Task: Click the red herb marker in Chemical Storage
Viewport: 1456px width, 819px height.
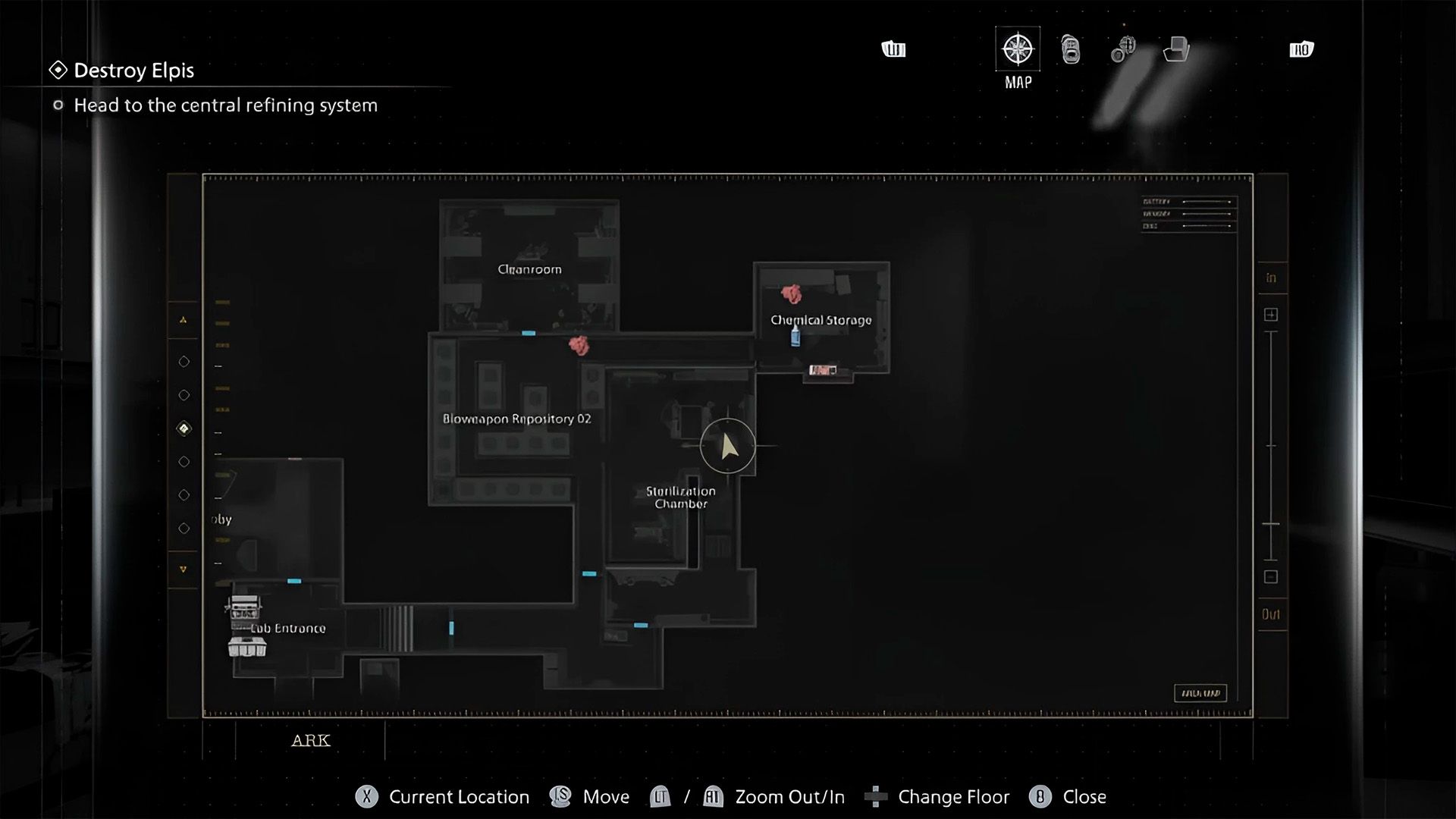Action: pyautogui.click(x=792, y=293)
